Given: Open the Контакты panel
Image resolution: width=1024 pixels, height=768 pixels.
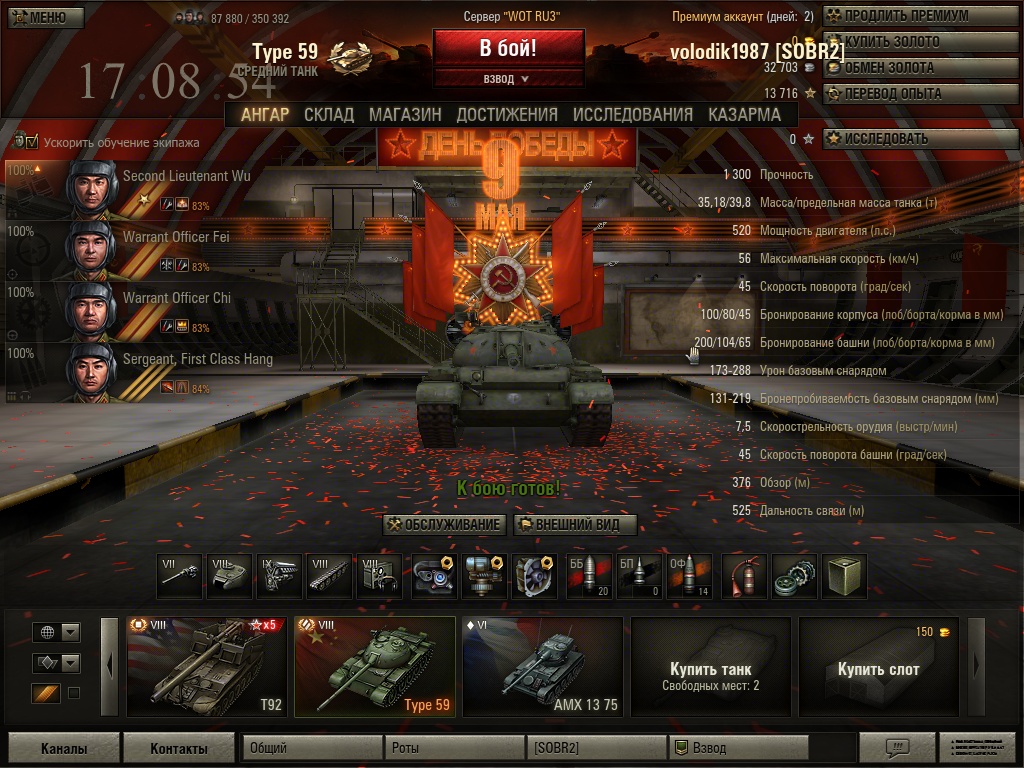Looking at the screenshot, I should 178,748.
